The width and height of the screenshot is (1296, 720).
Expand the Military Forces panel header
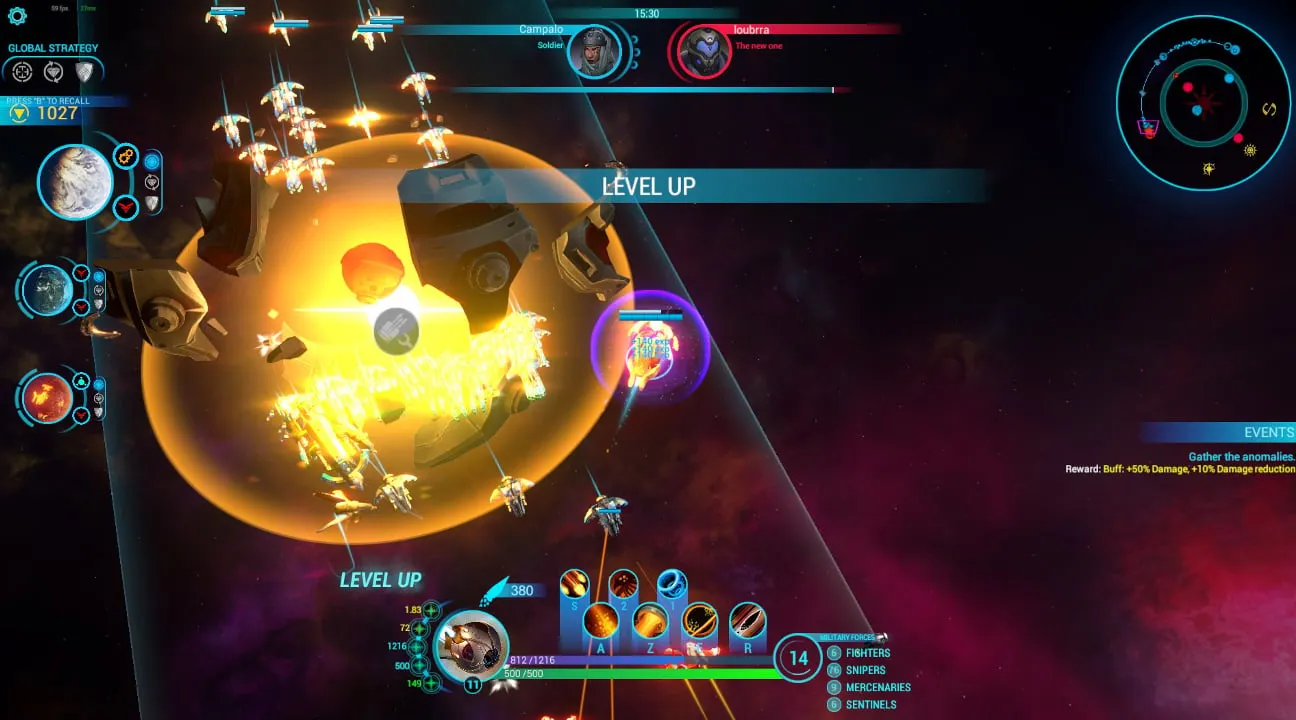click(x=848, y=637)
